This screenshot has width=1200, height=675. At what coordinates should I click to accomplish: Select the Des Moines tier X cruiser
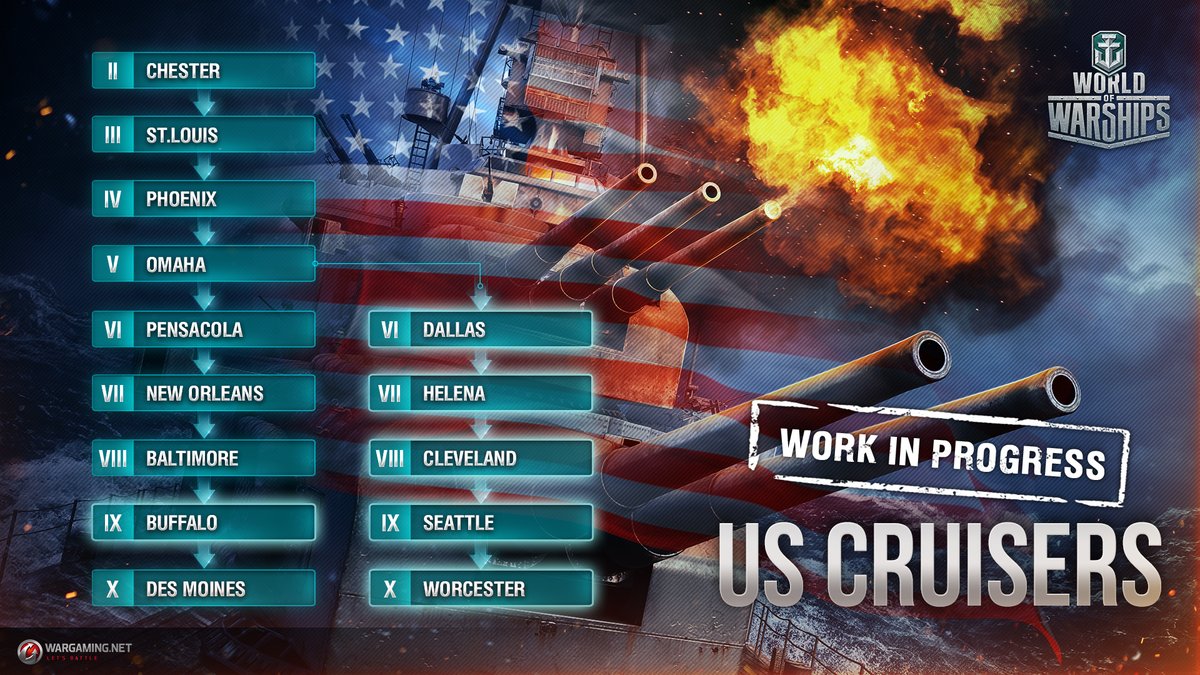[204, 588]
